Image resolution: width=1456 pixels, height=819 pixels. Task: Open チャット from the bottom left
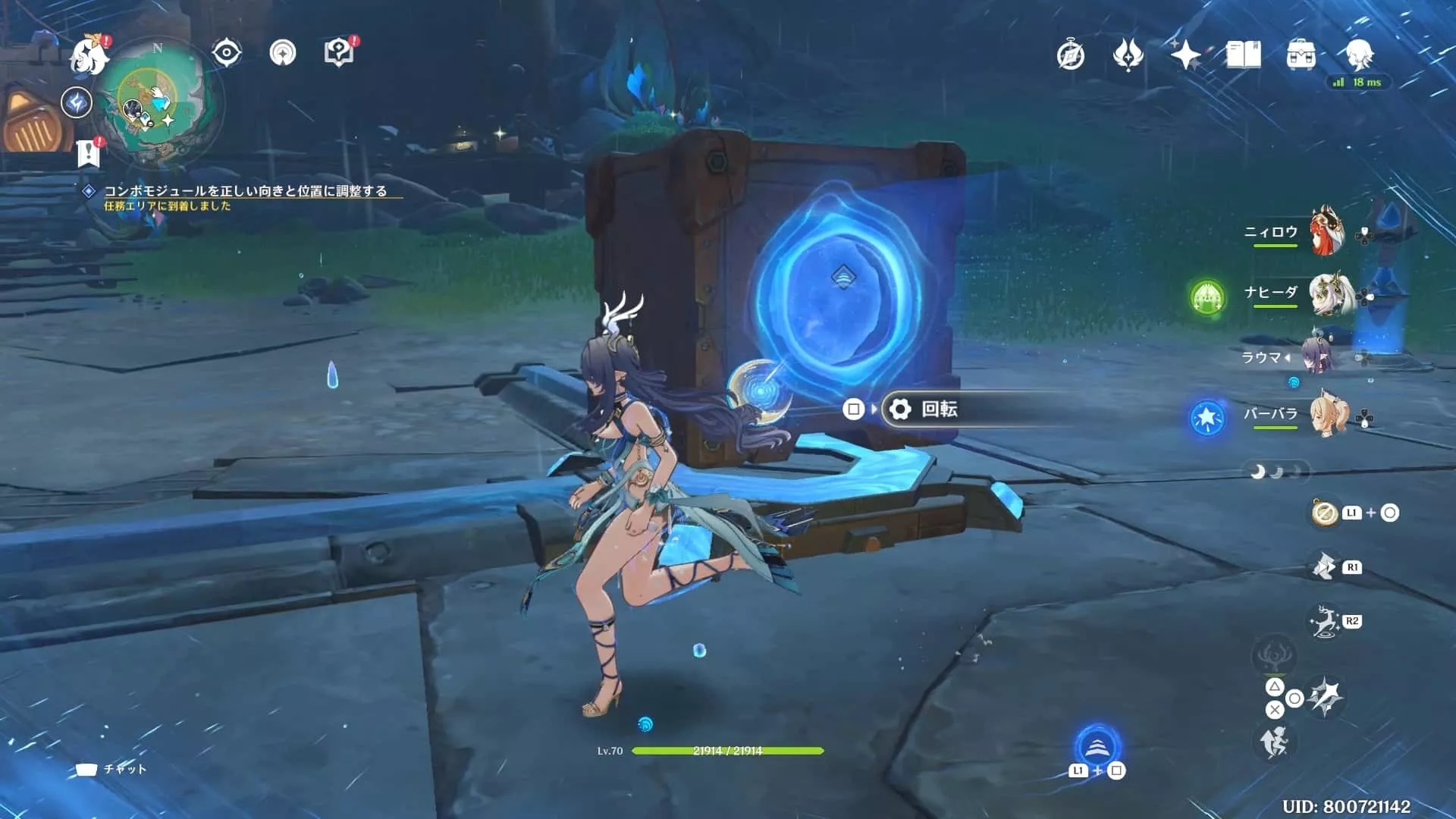(114, 768)
